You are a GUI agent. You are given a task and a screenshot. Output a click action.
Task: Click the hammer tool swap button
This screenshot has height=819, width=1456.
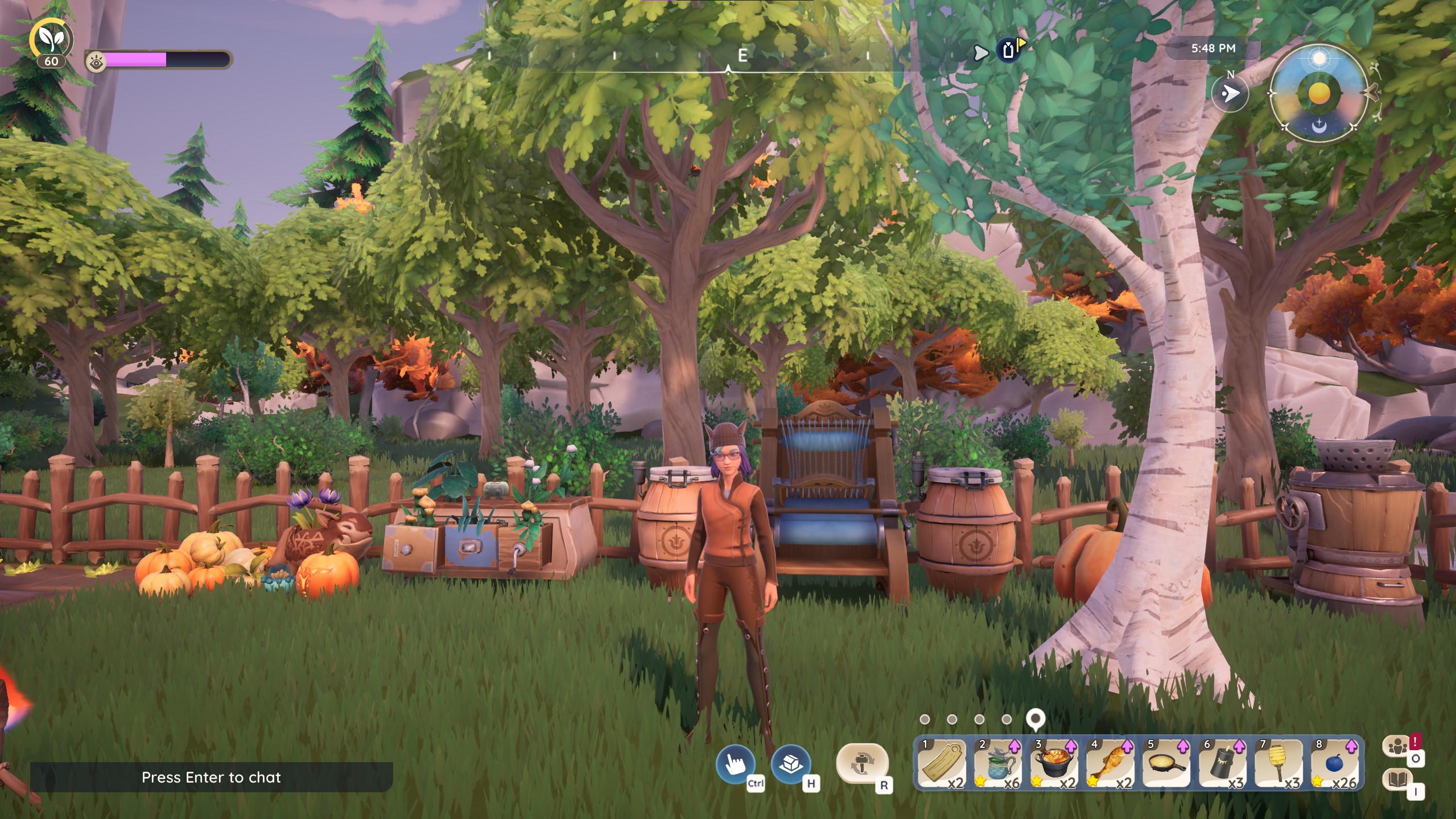[x=861, y=765]
